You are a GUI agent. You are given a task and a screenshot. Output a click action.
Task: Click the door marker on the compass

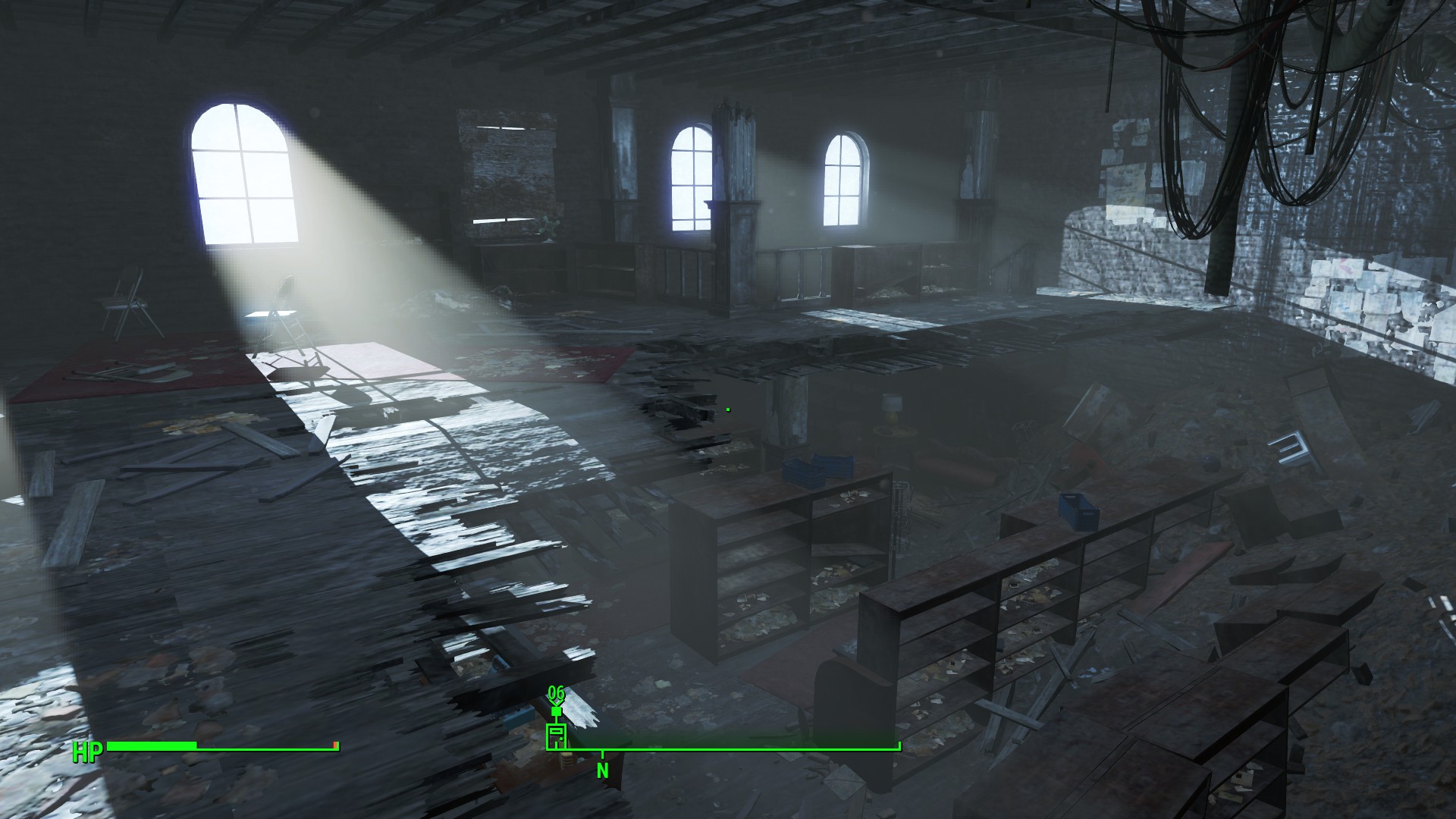click(556, 736)
